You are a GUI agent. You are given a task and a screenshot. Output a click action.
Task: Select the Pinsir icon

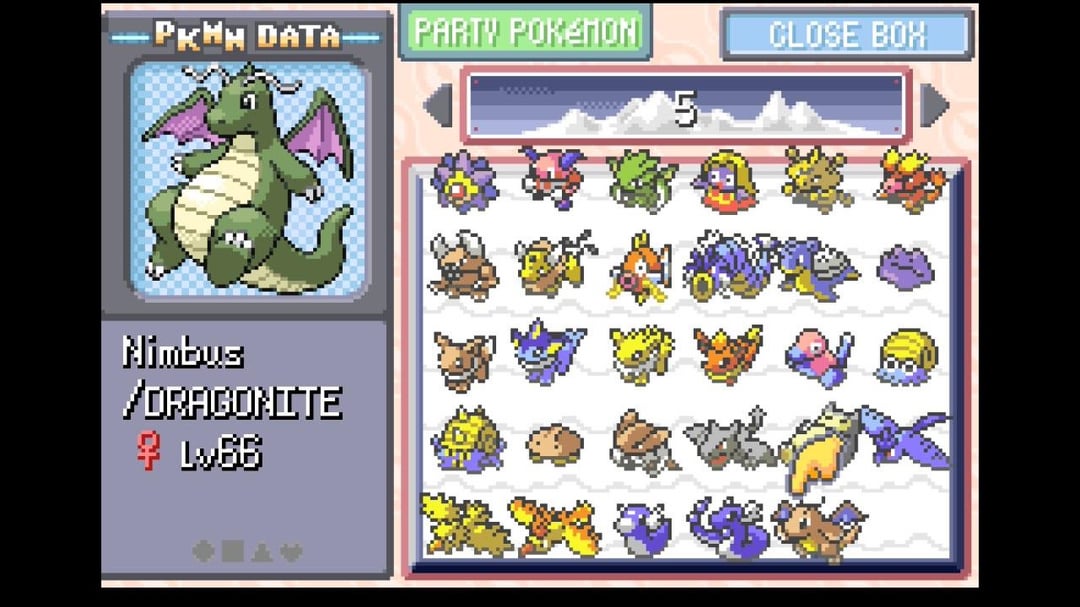(463, 265)
